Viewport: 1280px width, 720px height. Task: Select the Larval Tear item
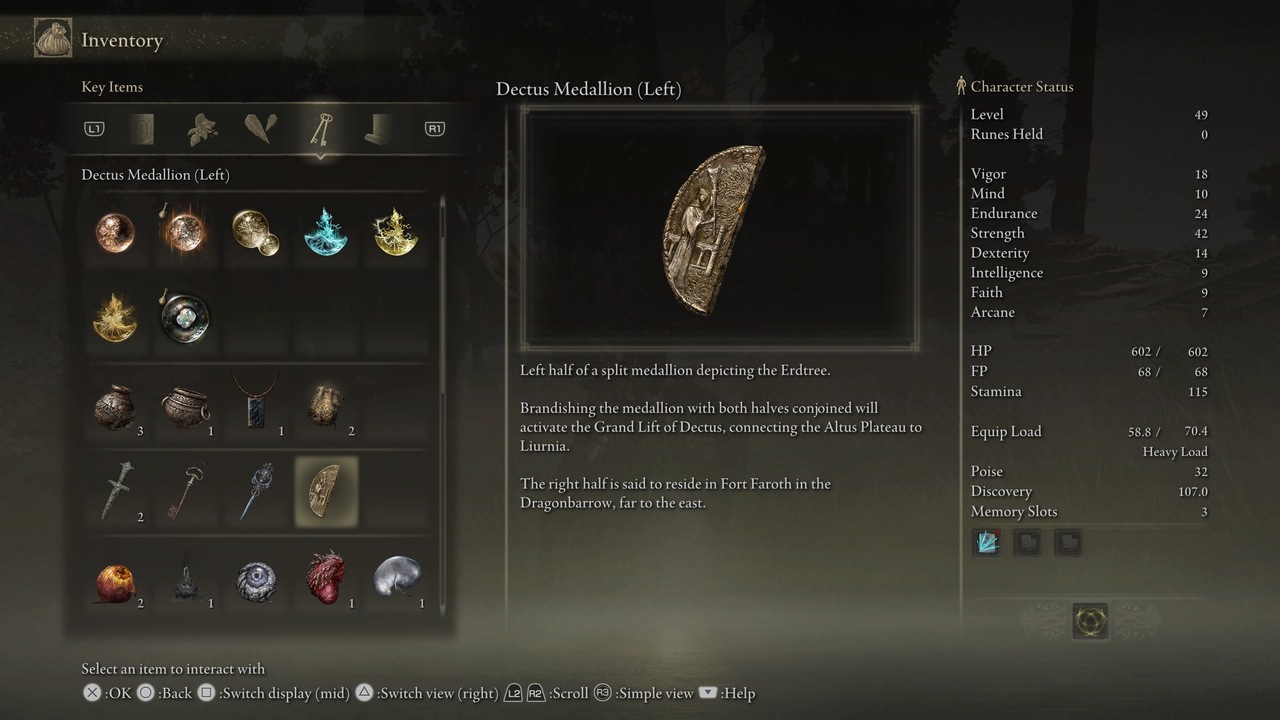395,578
